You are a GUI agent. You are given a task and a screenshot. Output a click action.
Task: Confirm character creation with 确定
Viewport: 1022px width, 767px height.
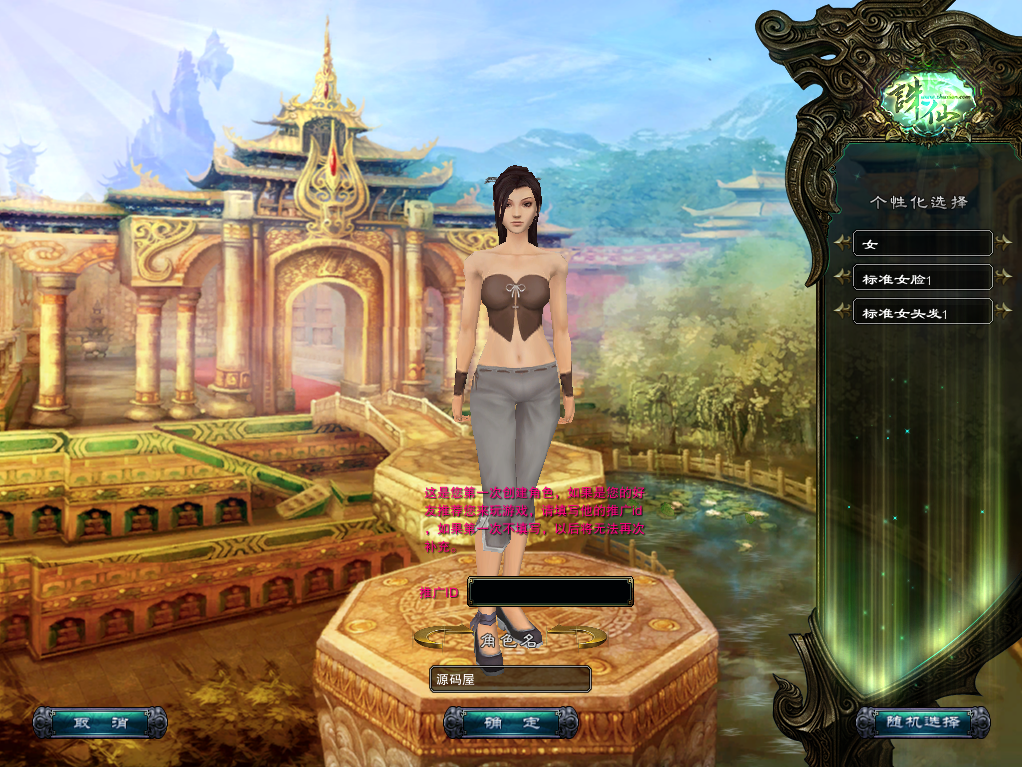tap(511, 722)
